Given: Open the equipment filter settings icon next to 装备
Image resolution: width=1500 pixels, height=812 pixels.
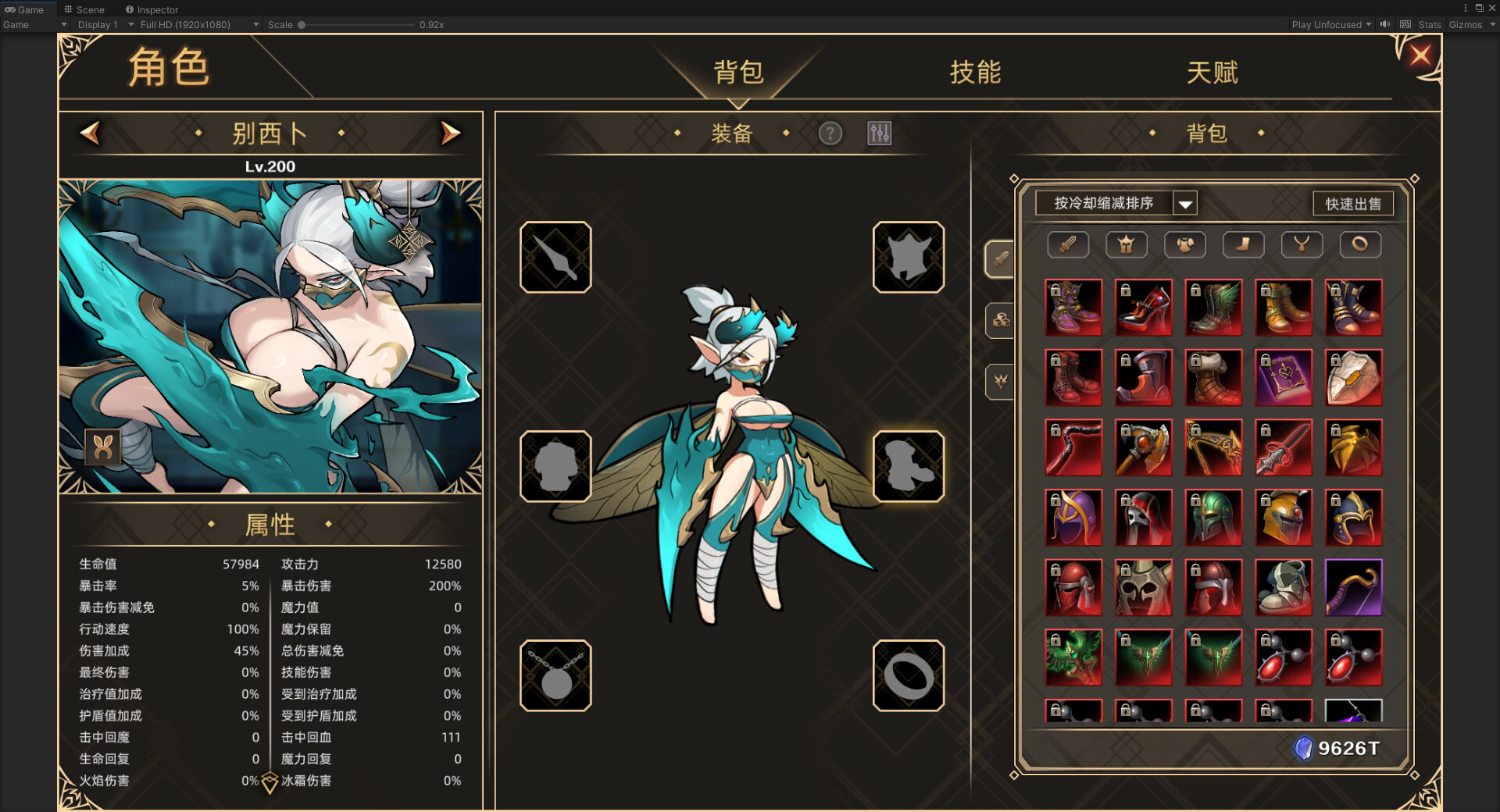Looking at the screenshot, I should 878,134.
